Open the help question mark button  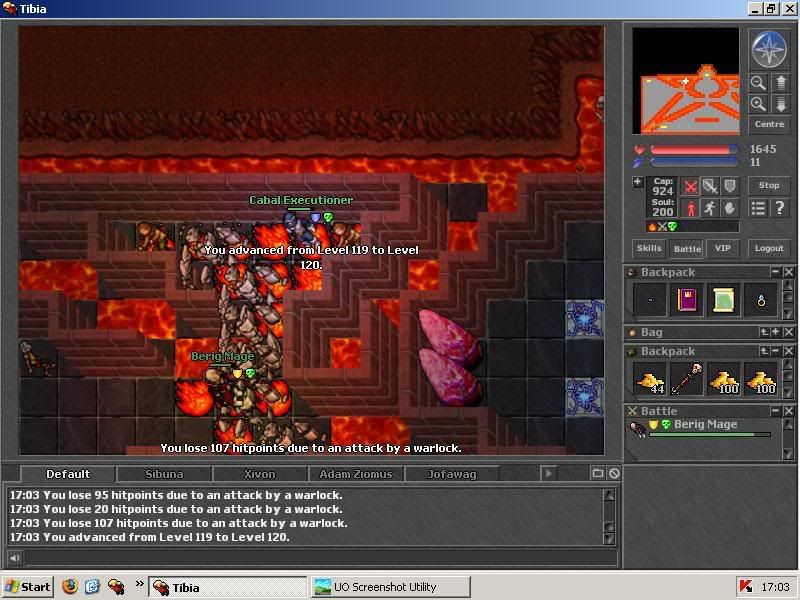pyautogui.click(x=780, y=208)
